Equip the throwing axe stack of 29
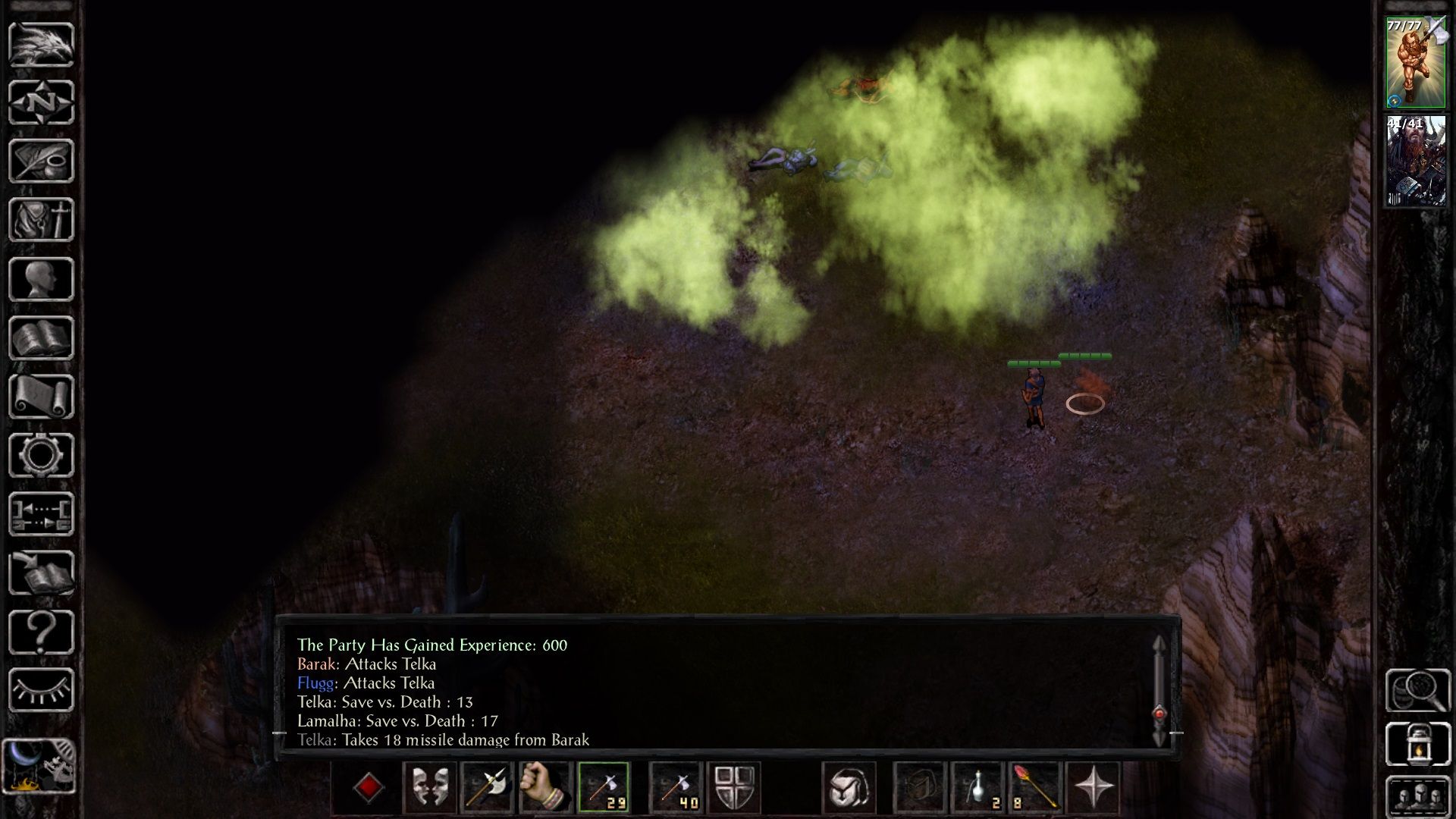Viewport: 1456px width, 819px height. (604, 787)
